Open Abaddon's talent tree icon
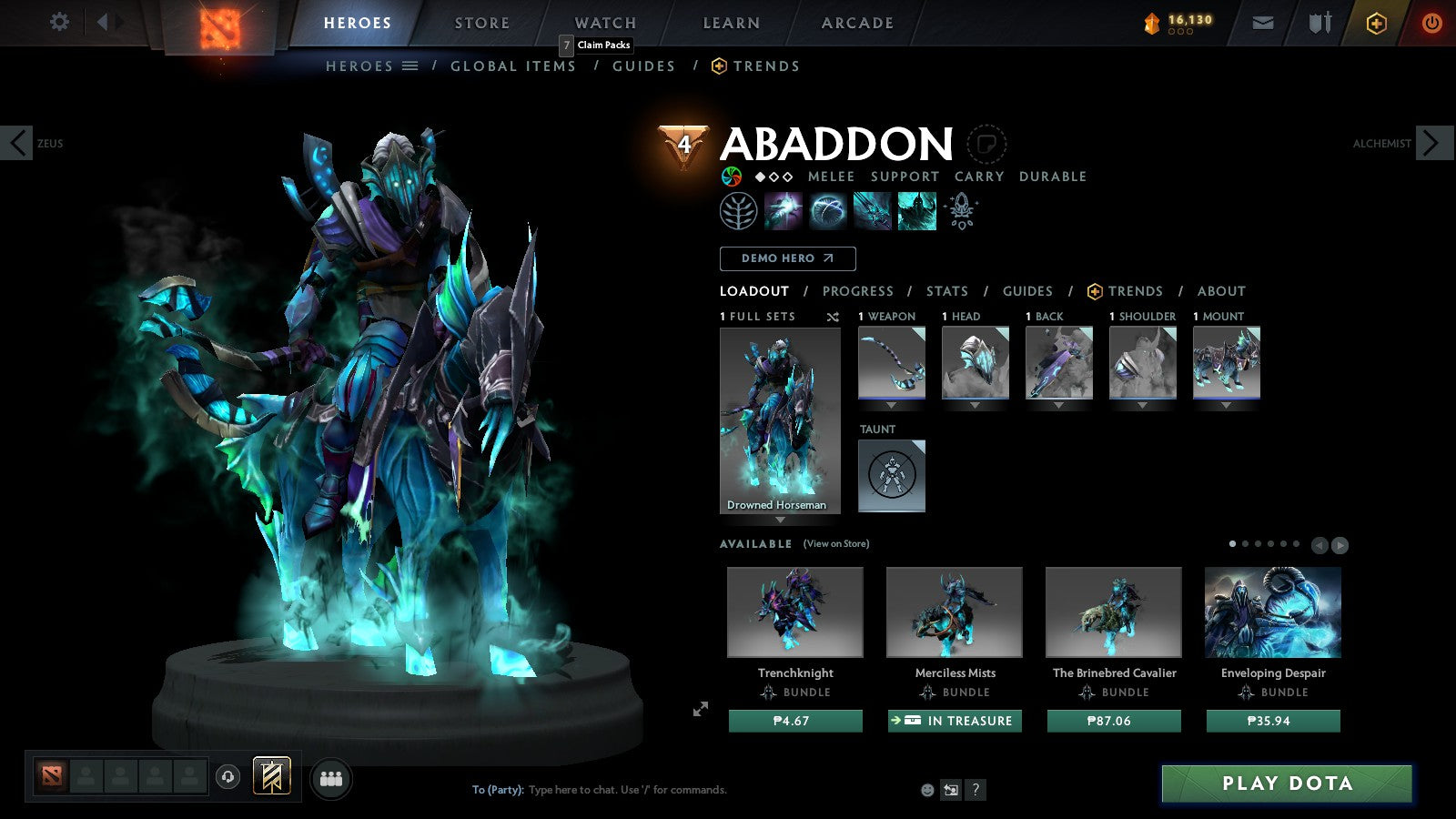1456x819 pixels. (740, 210)
